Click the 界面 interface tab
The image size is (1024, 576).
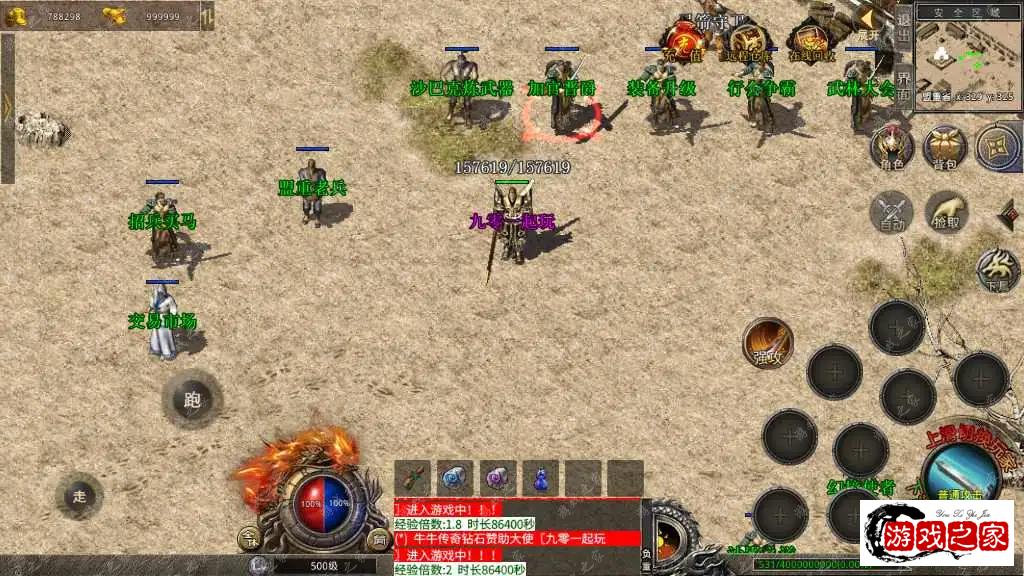click(x=903, y=85)
